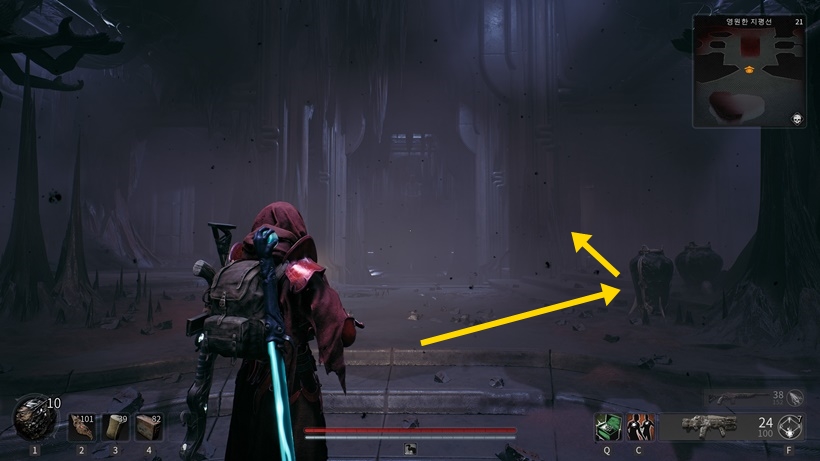Screen dimensions: 820x461
Task: Select the dark orb item in slot 1
Action: tap(32, 419)
